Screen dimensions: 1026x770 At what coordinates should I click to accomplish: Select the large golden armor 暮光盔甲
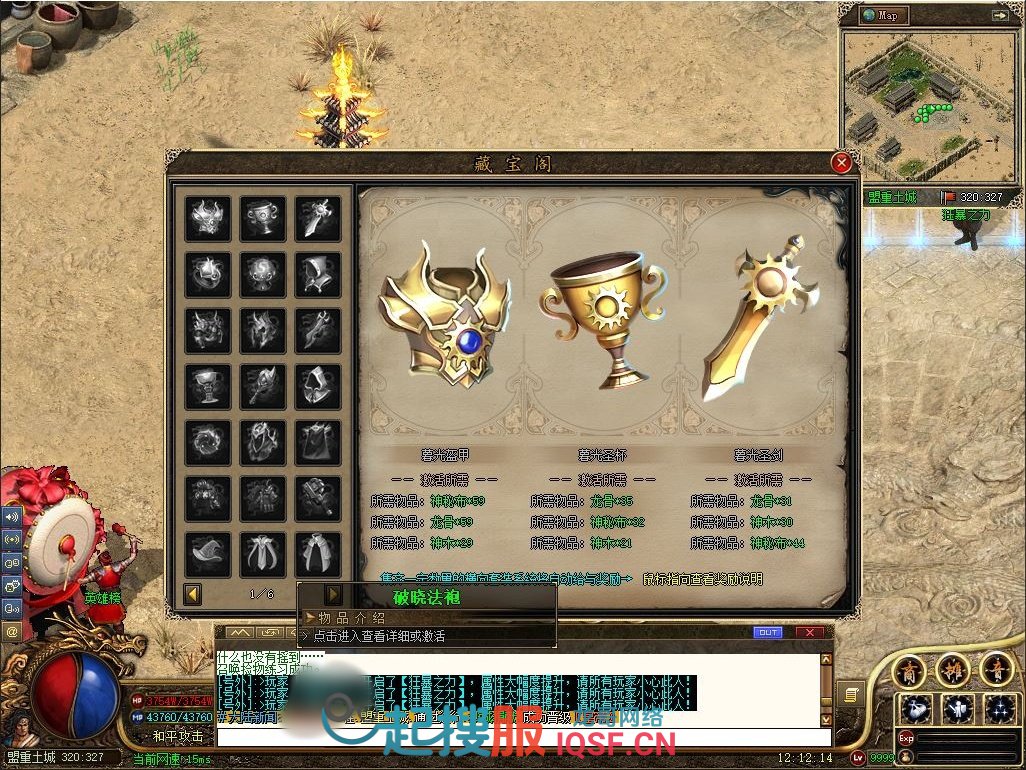[446, 315]
